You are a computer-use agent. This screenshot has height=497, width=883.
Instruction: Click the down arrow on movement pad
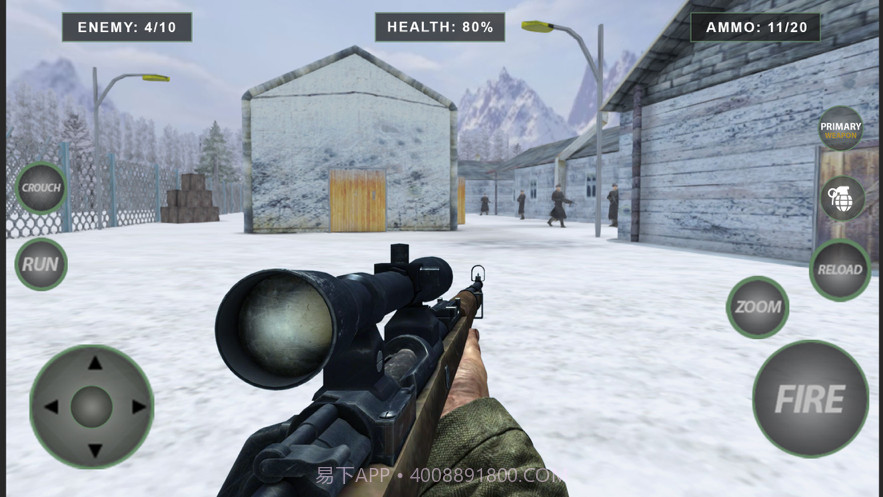coord(93,450)
